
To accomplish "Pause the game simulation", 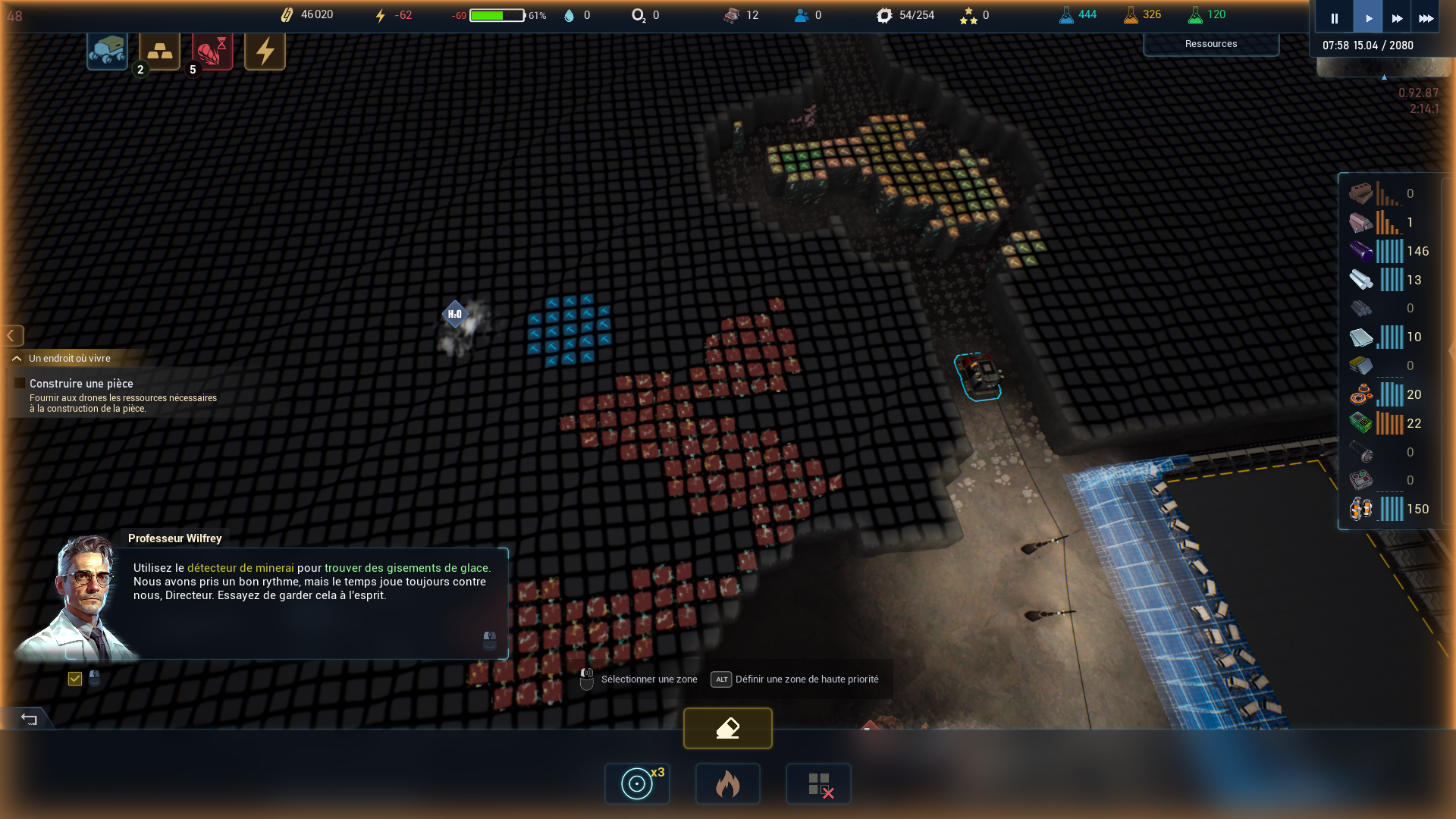I will [1335, 18].
